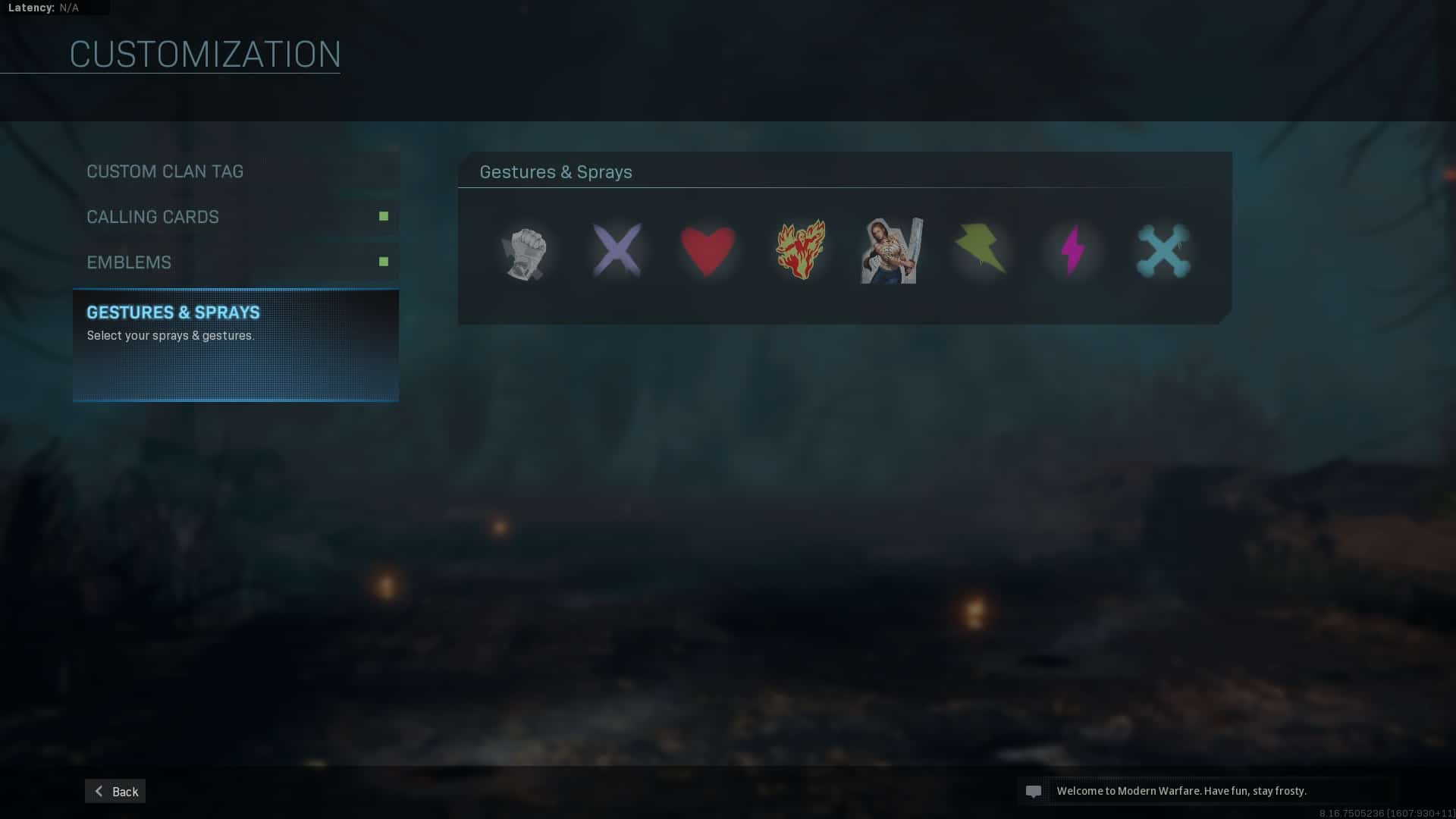Select the flaming heart spray
This screenshot has width=1456, height=819.
click(800, 249)
